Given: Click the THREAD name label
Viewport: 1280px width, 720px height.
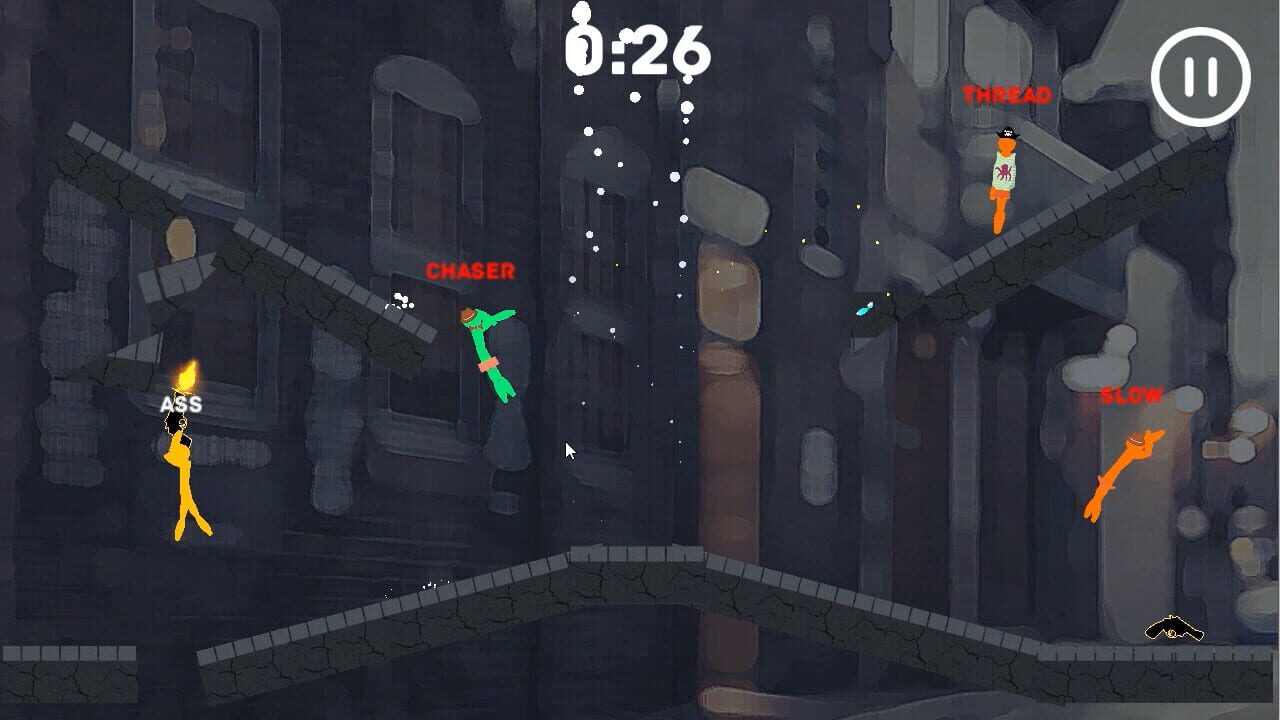Looking at the screenshot, I should pos(1005,96).
